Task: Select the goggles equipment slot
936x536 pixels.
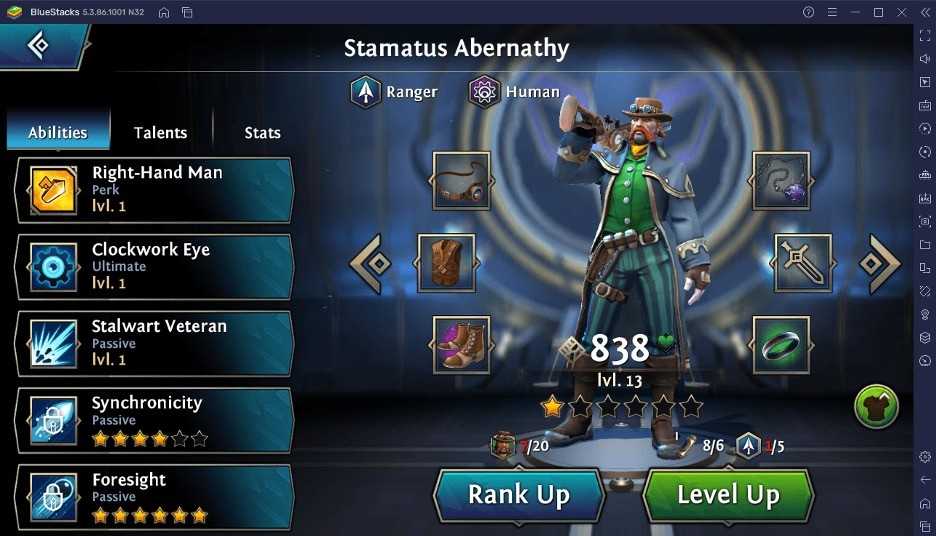Action: click(461, 181)
